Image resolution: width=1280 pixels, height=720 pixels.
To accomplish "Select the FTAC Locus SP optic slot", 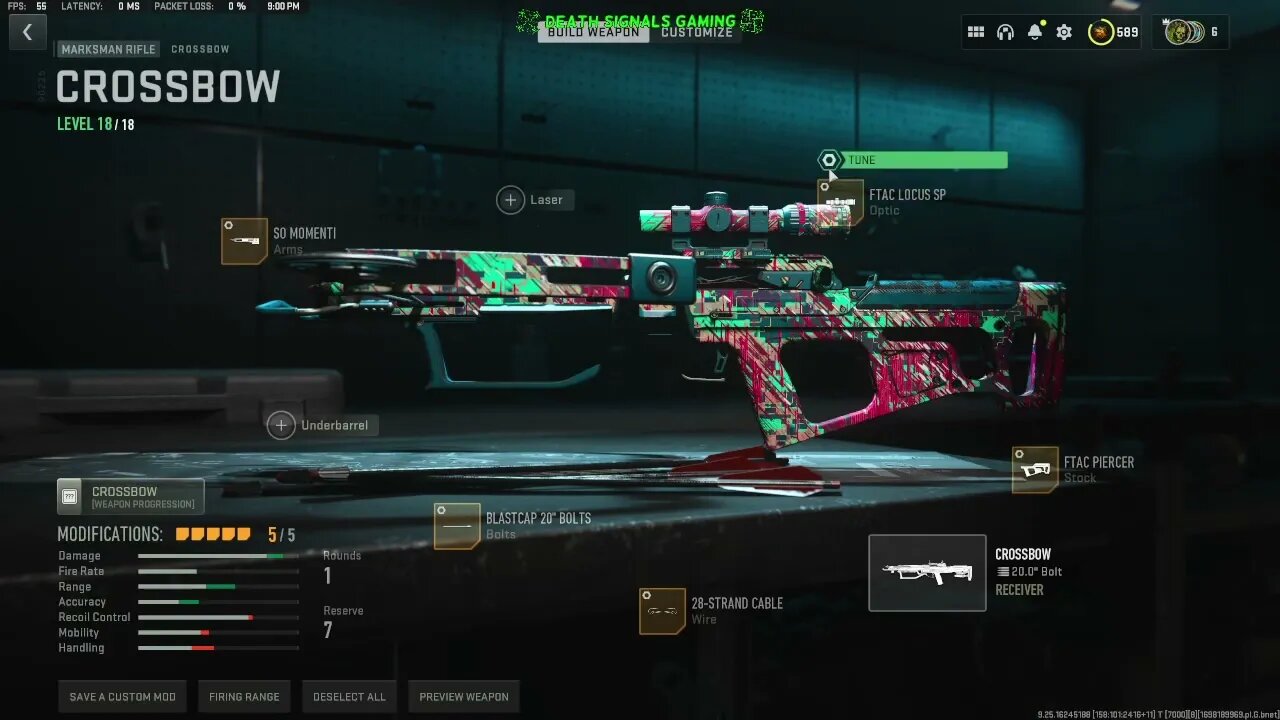I will click(841, 203).
